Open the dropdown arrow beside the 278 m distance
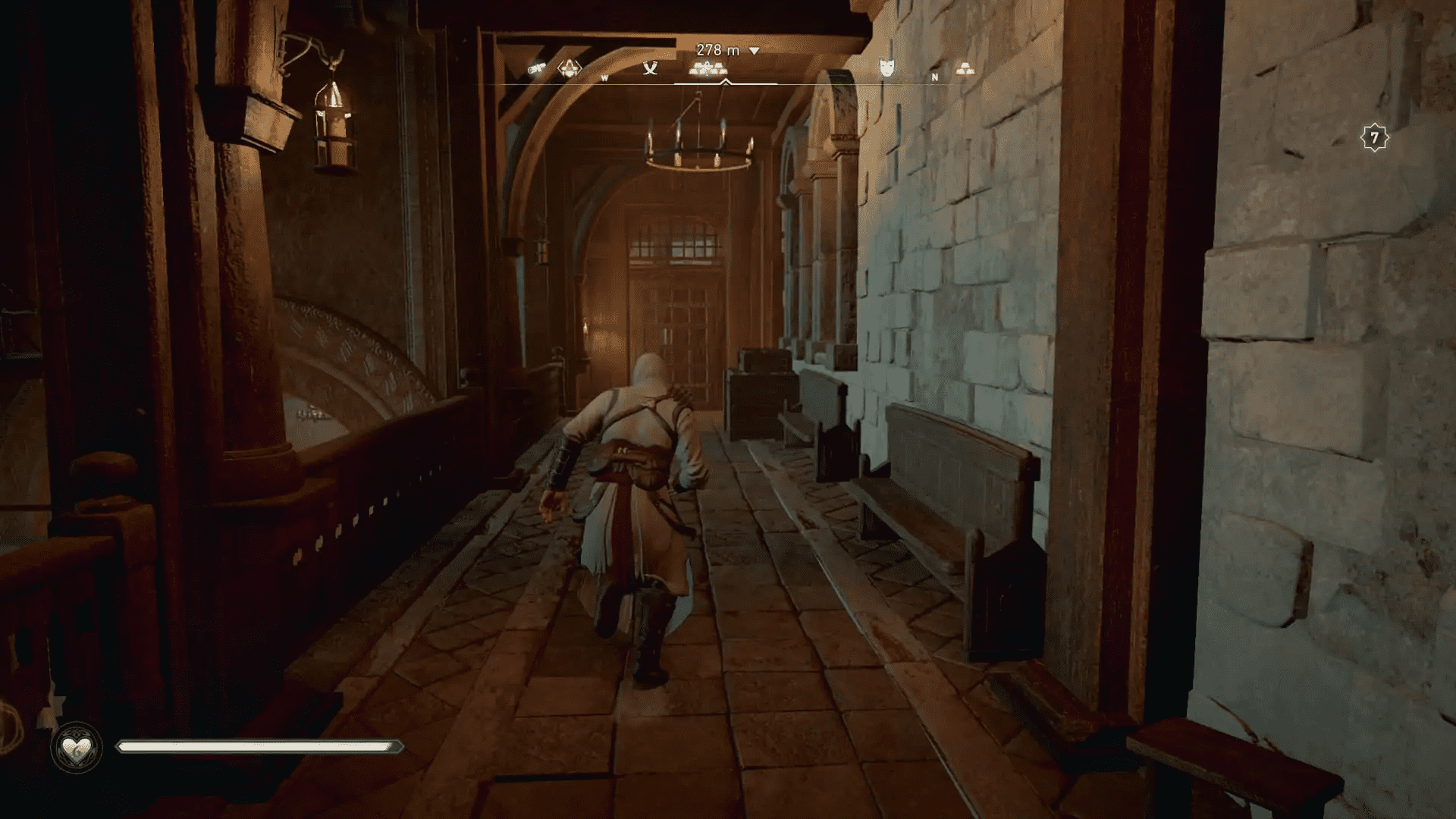 753,50
